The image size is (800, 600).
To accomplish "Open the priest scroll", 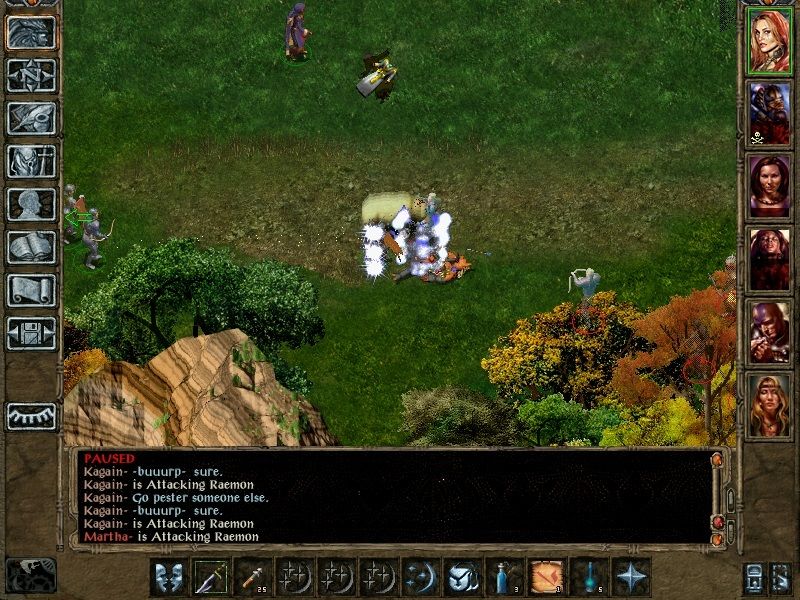I will [x=31, y=290].
